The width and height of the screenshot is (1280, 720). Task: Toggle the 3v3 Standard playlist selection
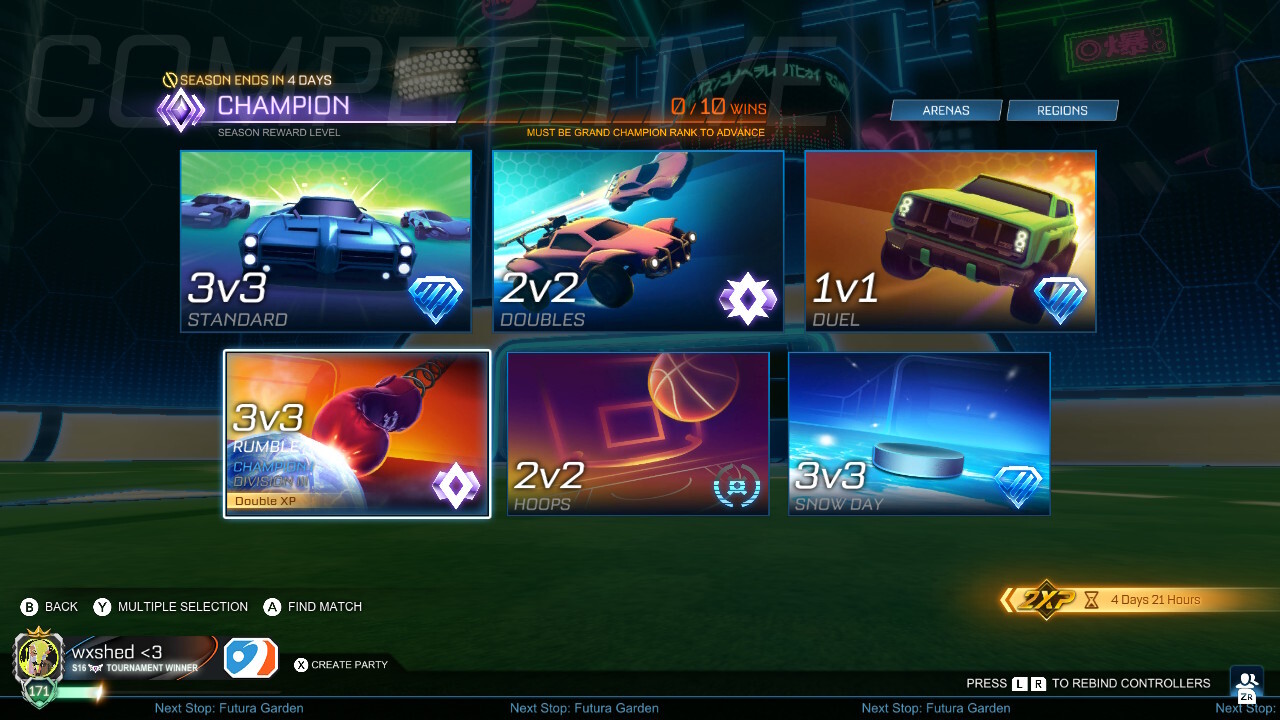click(x=325, y=240)
